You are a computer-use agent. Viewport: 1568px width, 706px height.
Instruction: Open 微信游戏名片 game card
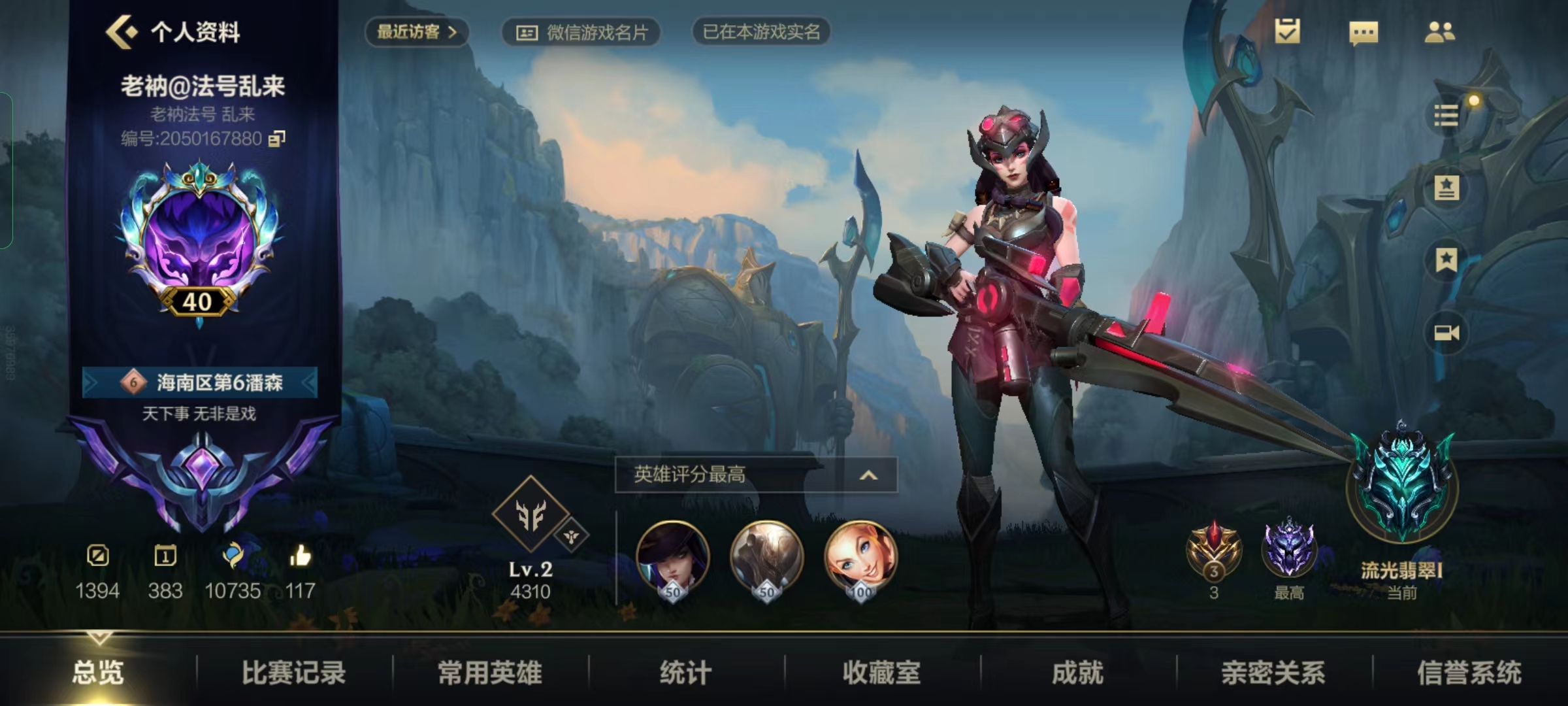pyautogui.click(x=581, y=32)
